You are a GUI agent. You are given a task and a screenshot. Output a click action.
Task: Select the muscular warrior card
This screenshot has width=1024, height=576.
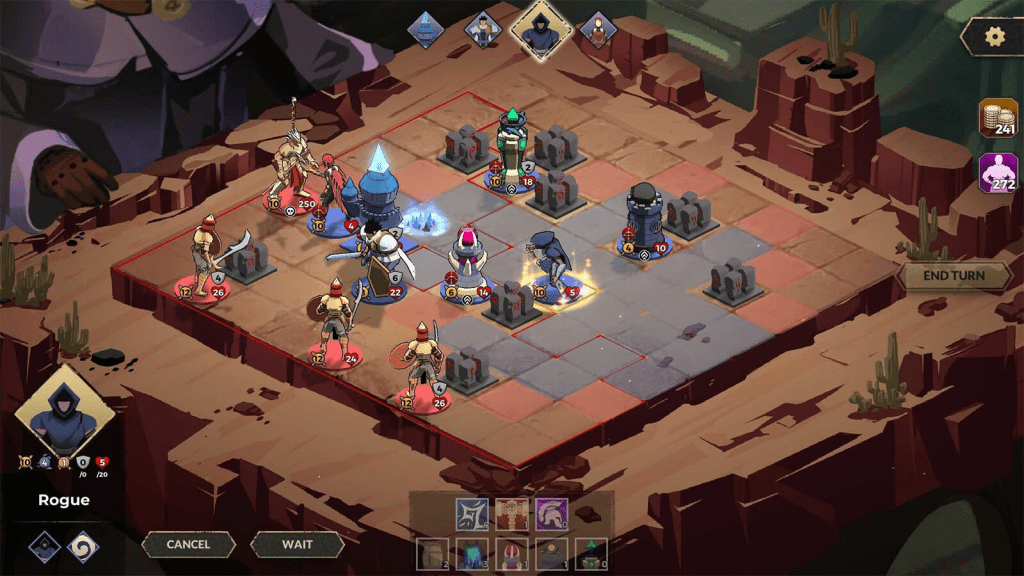tap(511, 514)
